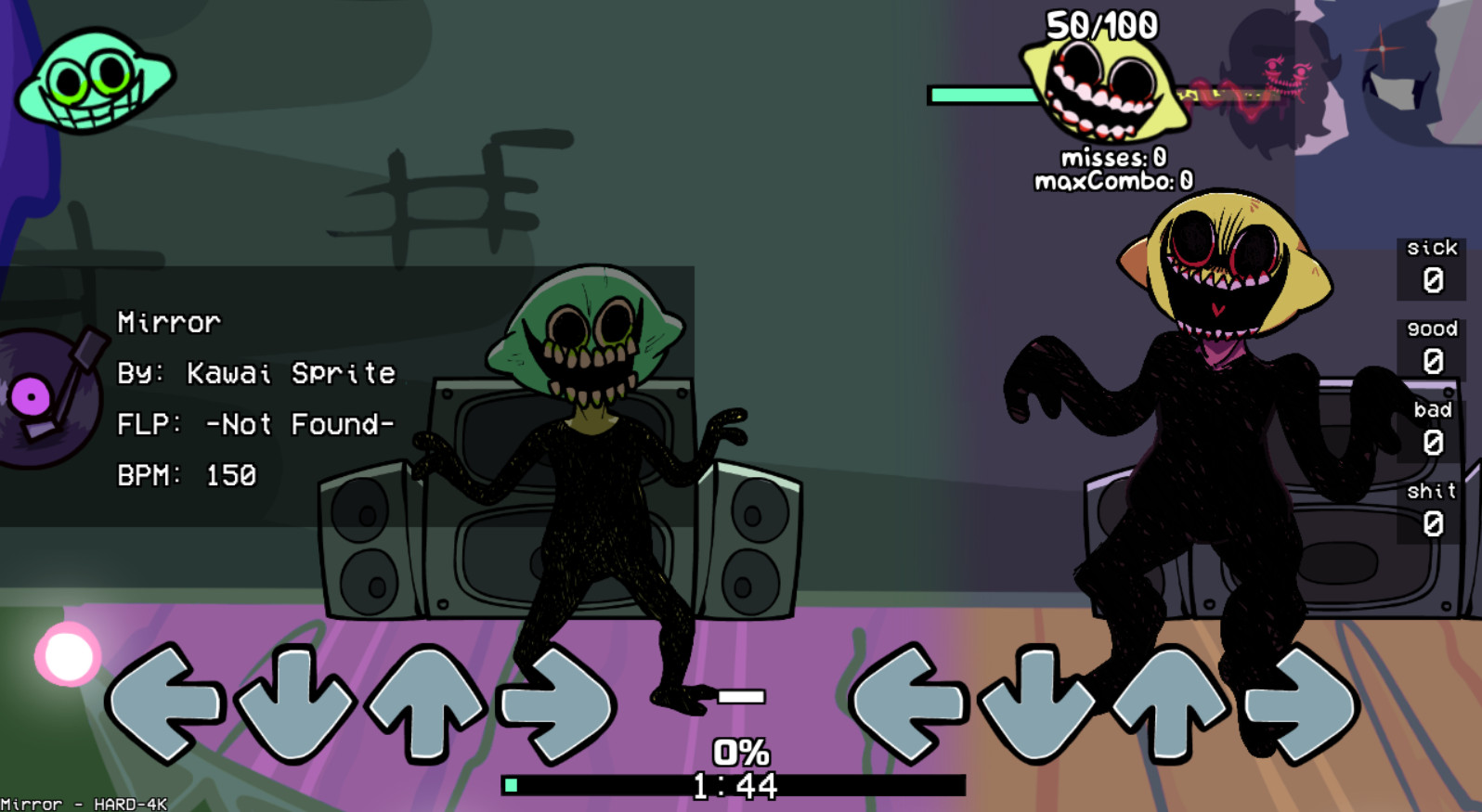Viewport: 1482px width, 812px height.
Task: Click the By: Kawai Sprite credit text
Action: click(x=255, y=373)
